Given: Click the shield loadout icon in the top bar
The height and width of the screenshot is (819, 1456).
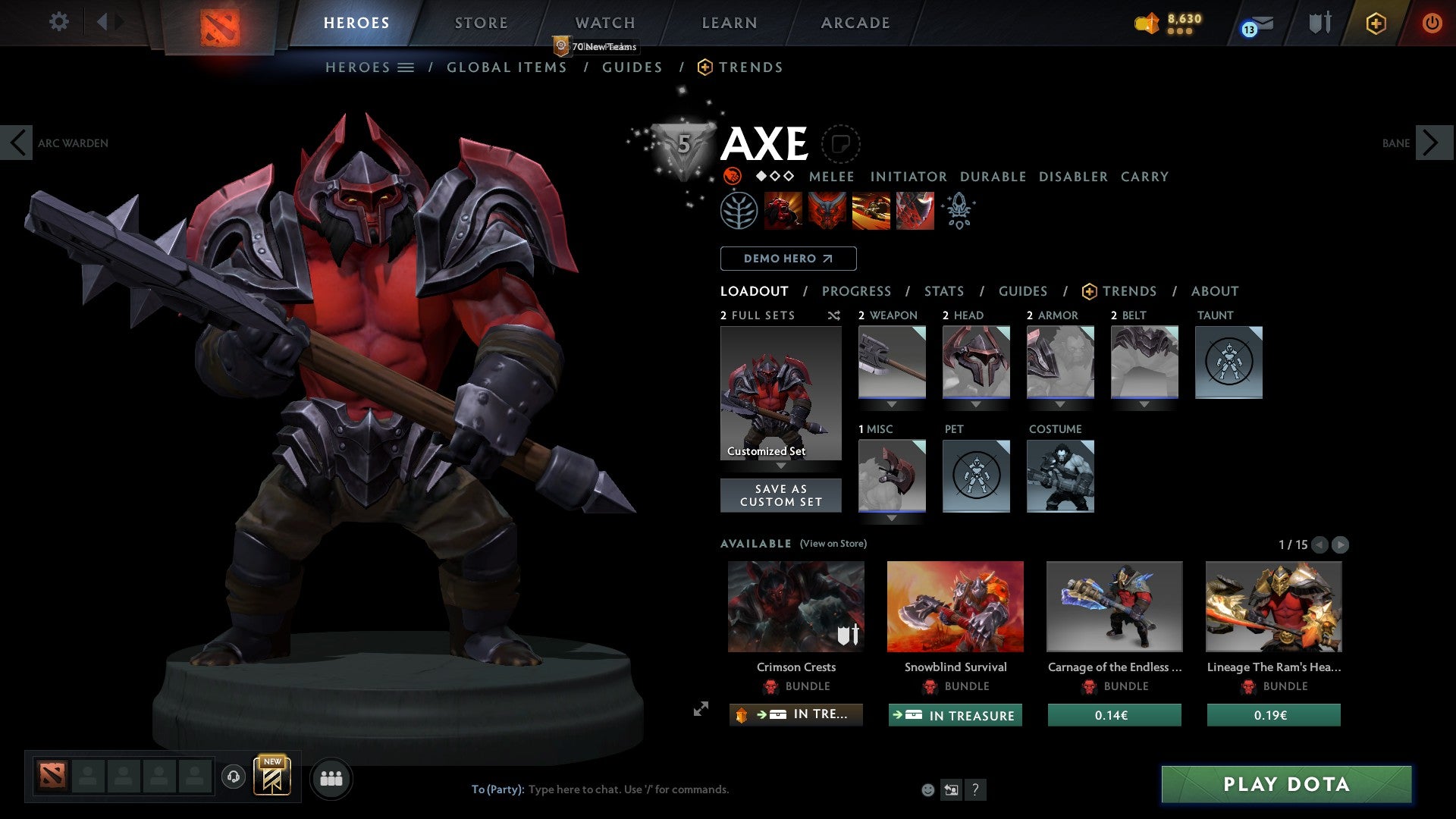Looking at the screenshot, I should pos(1319,22).
